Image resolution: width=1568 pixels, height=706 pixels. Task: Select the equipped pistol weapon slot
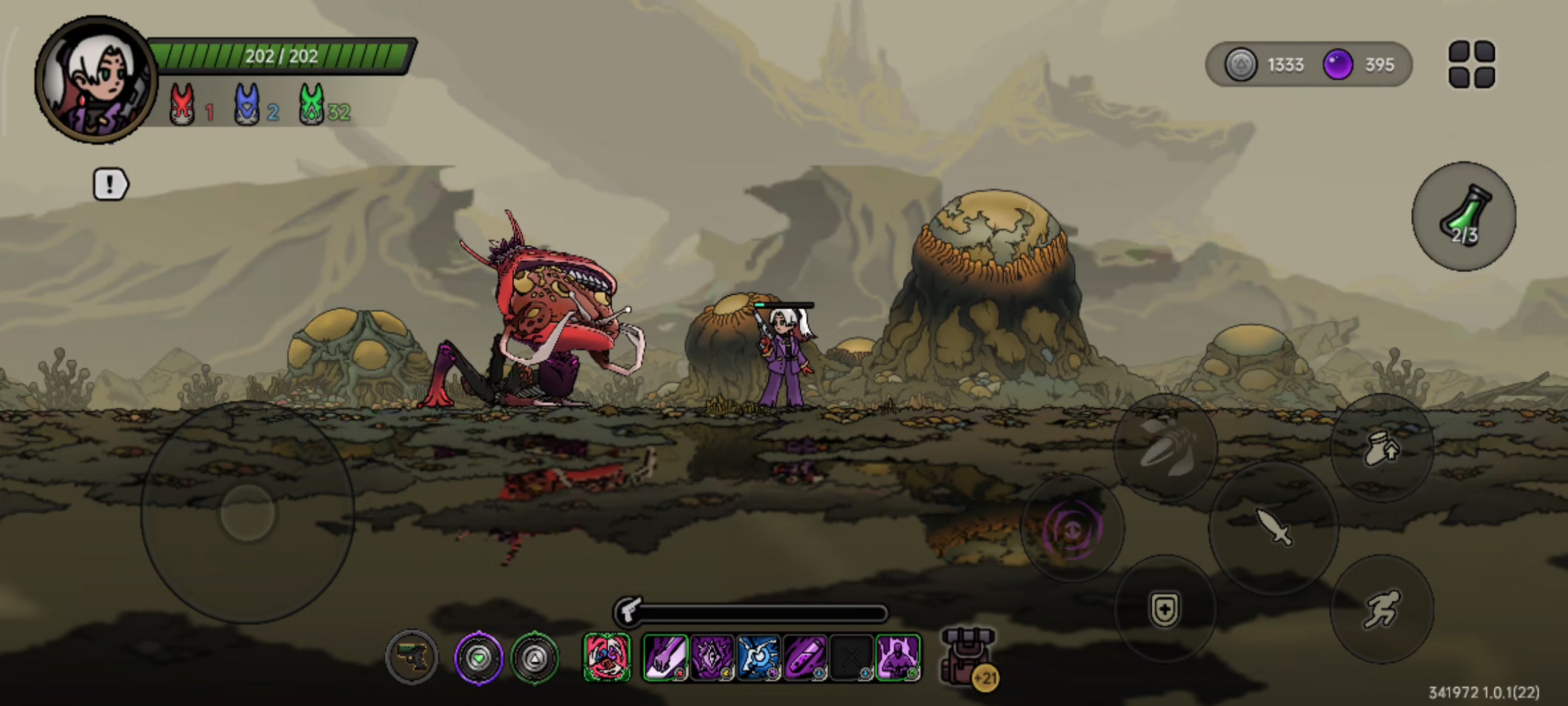(x=412, y=657)
